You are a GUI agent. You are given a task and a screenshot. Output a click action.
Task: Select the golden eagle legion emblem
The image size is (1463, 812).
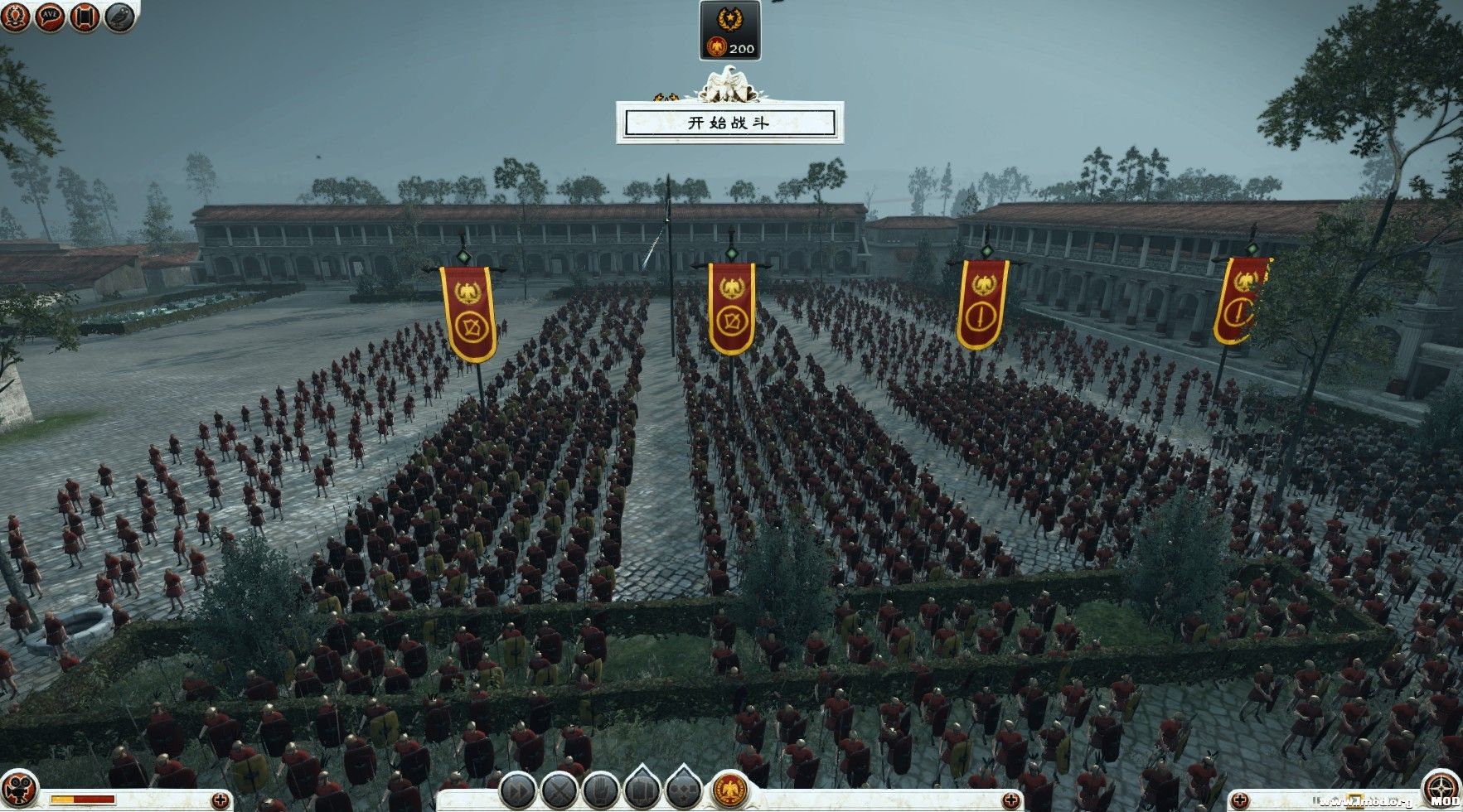pos(729,791)
